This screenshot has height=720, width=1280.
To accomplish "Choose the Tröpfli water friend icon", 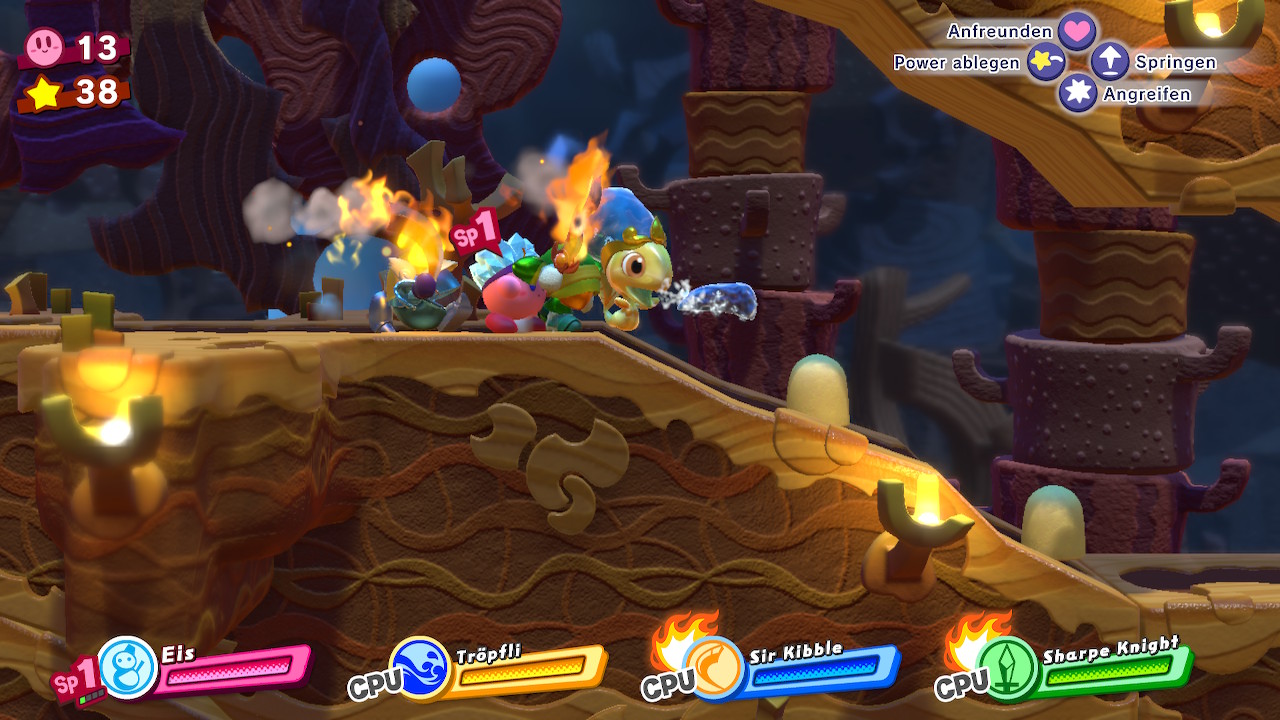I will [x=420, y=667].
